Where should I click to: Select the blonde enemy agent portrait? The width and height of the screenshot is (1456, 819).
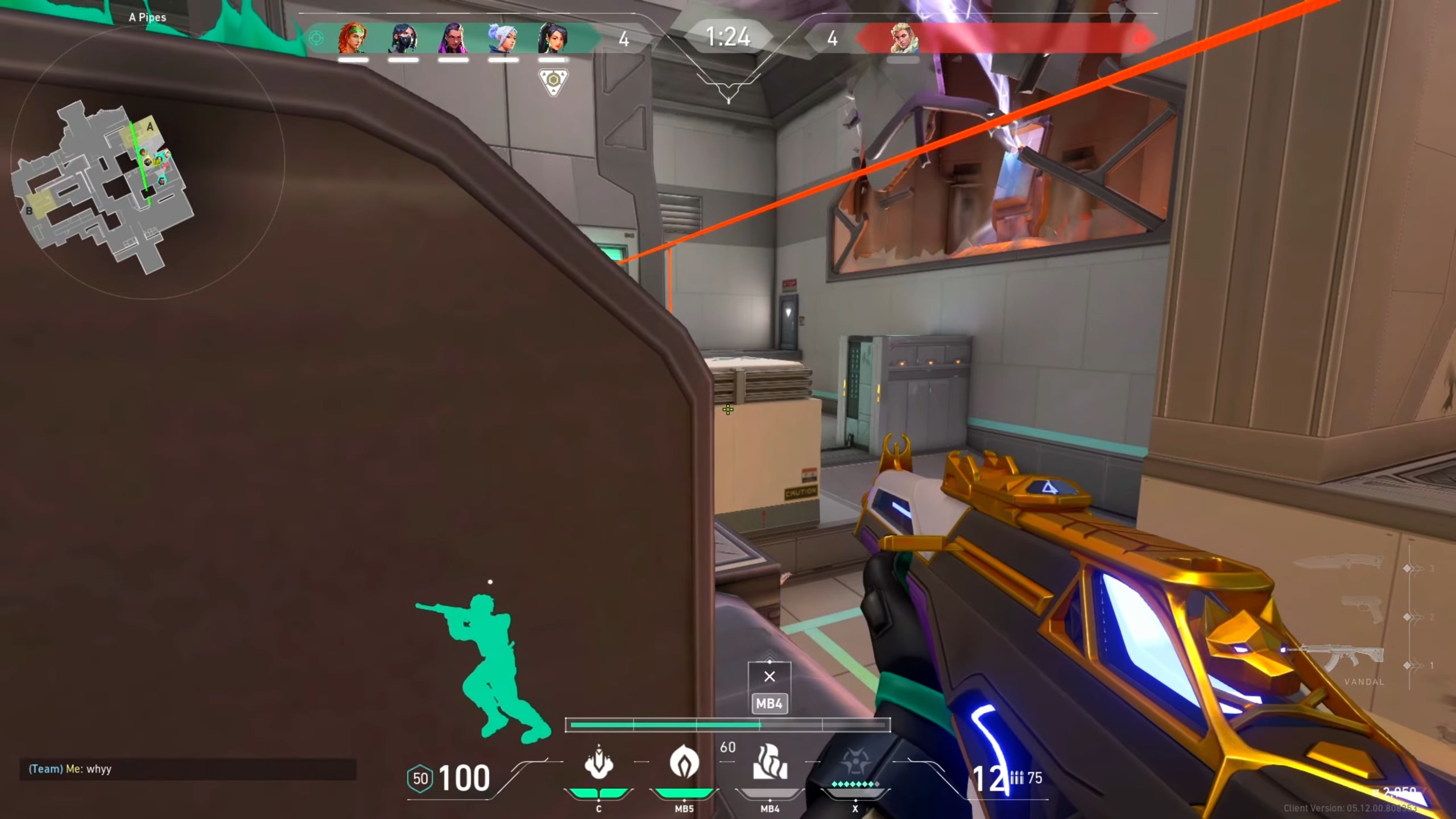[x=903, y=39]
